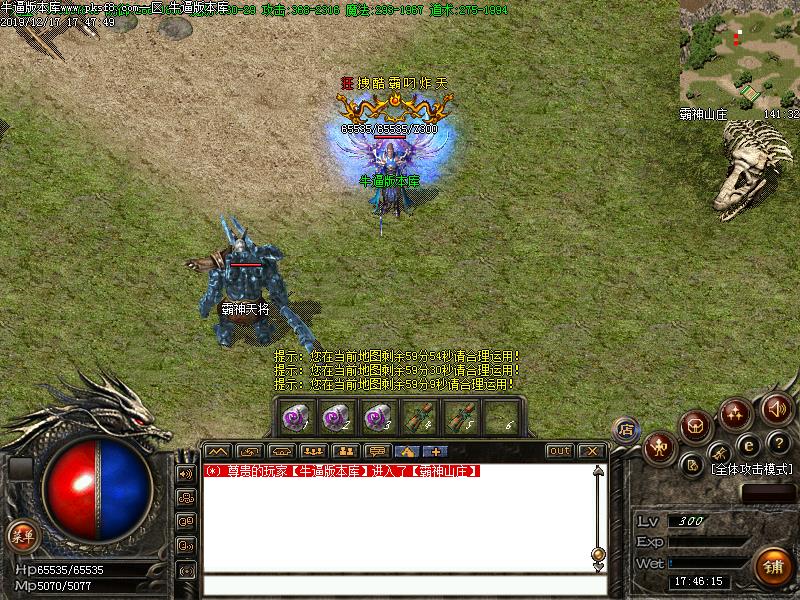Select the purple scroll in hotbar slot 1
Image resolution: width=800 pixels, height=600 pixels.
(x=295, y=414)
